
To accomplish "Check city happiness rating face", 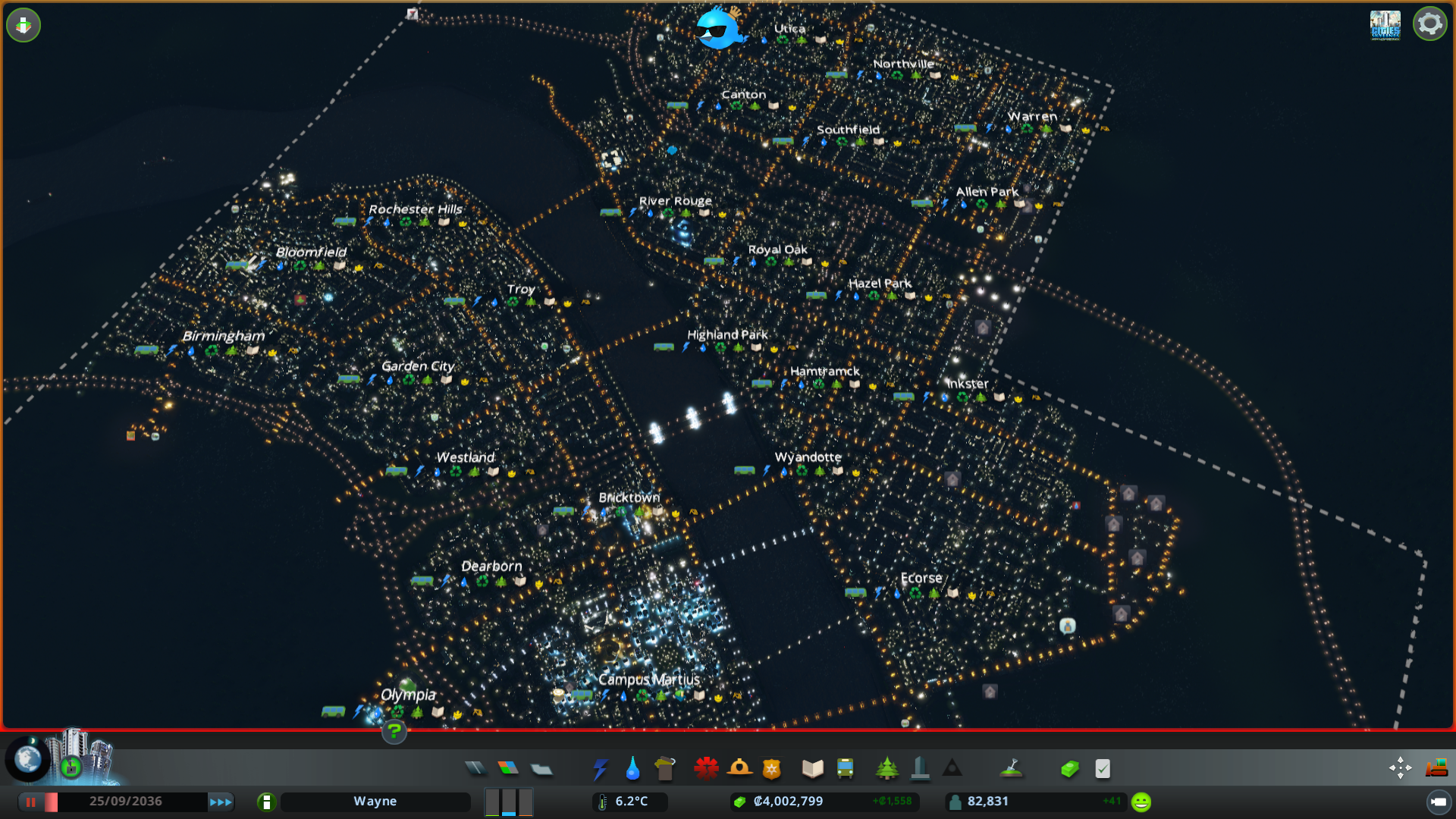I will (1140, 801).
